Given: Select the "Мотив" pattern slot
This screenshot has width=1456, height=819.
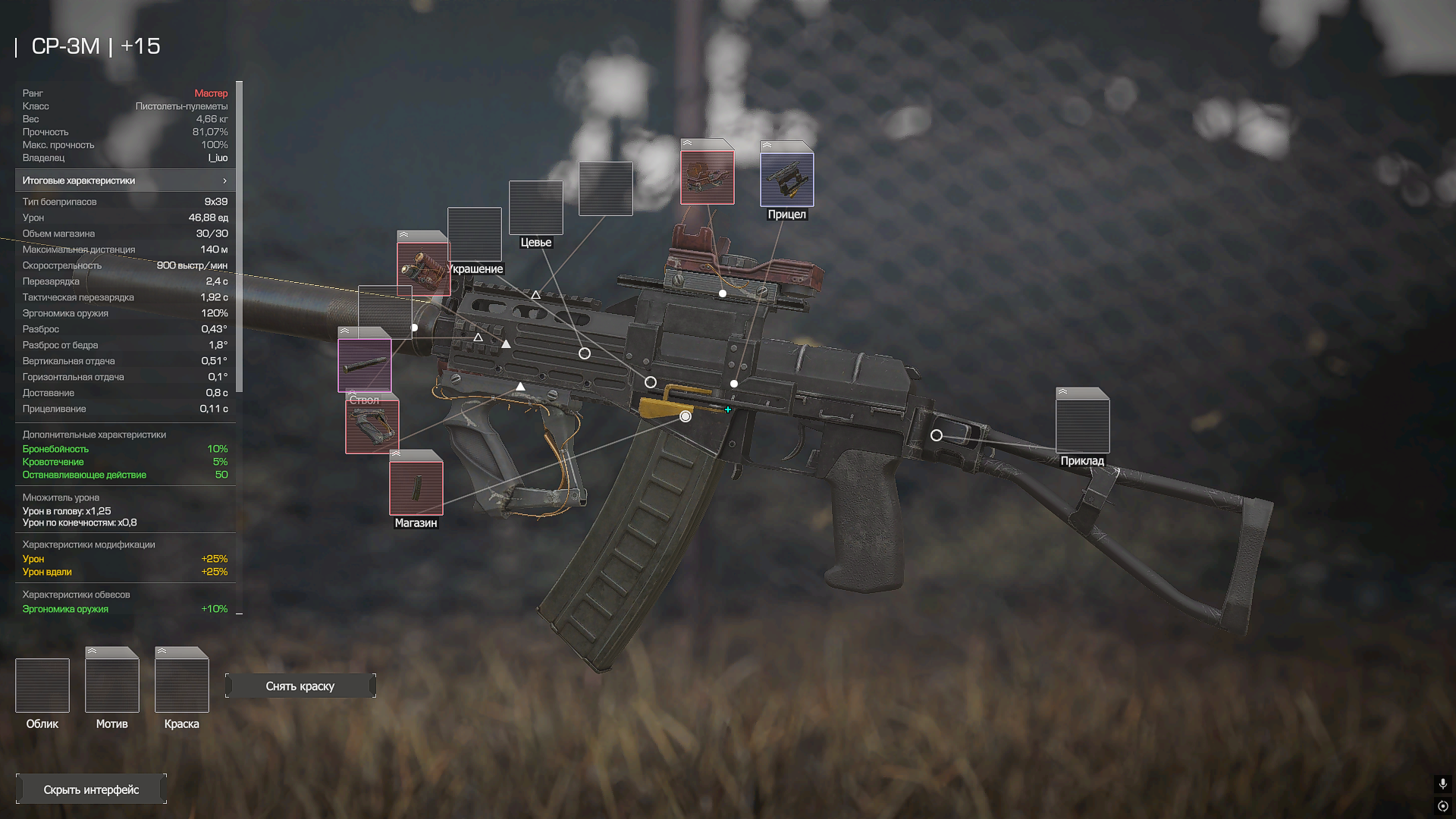Looking at the screenshot, I should 112,686.
